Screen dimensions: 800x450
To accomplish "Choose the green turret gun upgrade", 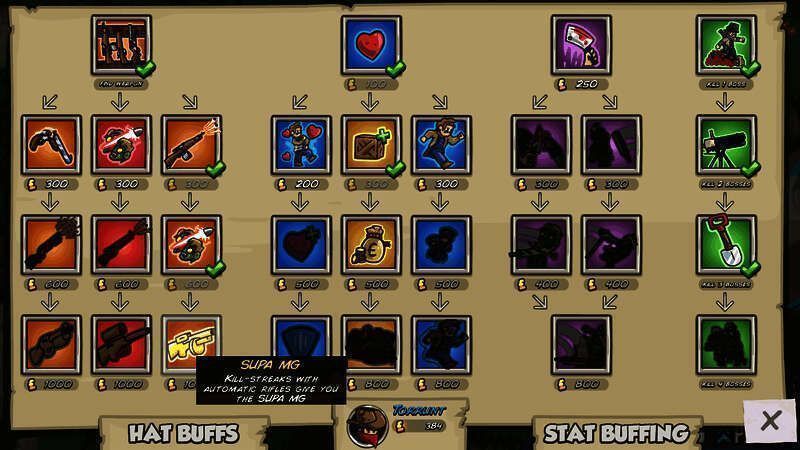I will (x=726, y=144).
